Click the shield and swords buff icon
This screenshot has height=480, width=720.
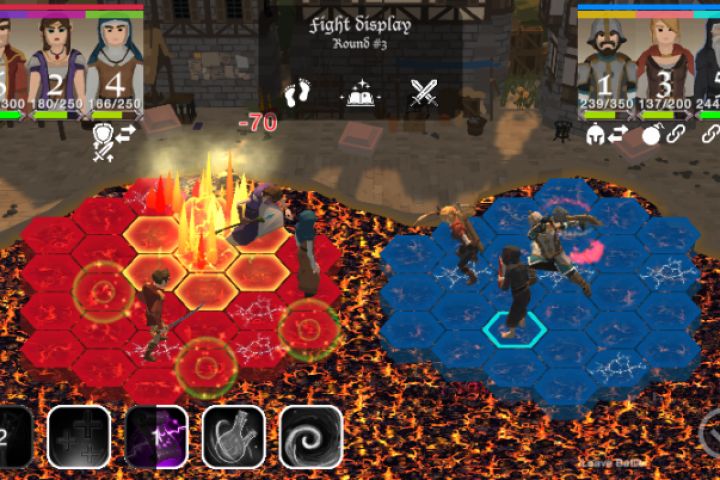tap(103, 141)
